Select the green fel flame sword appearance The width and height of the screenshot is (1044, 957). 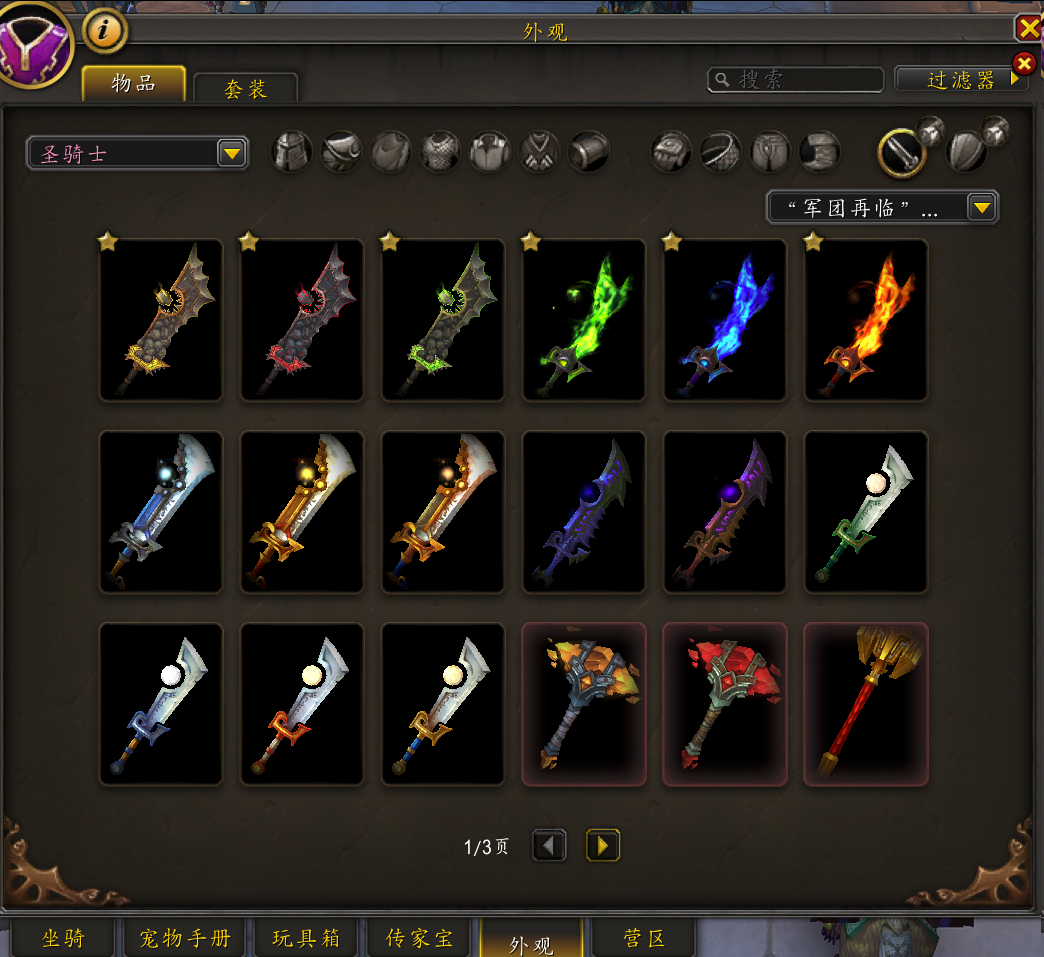coord(584,320)
